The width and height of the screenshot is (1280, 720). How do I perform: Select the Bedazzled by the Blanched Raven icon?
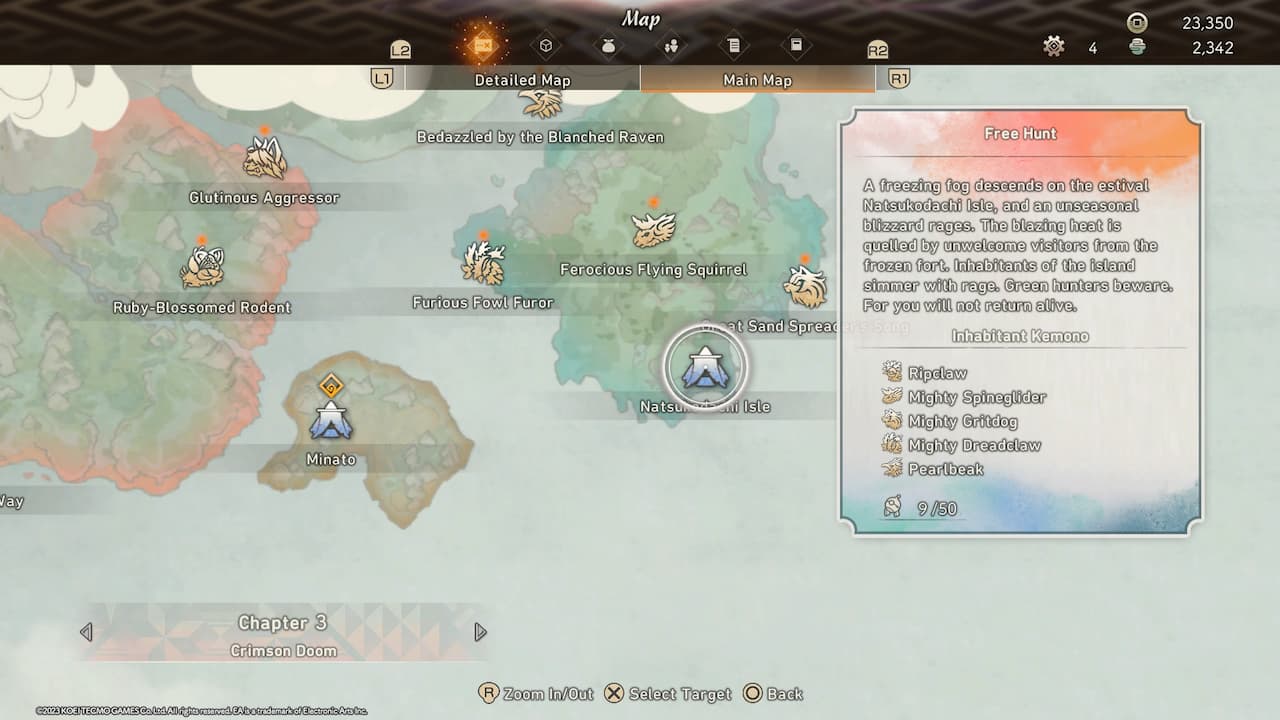tap(540, 102)
